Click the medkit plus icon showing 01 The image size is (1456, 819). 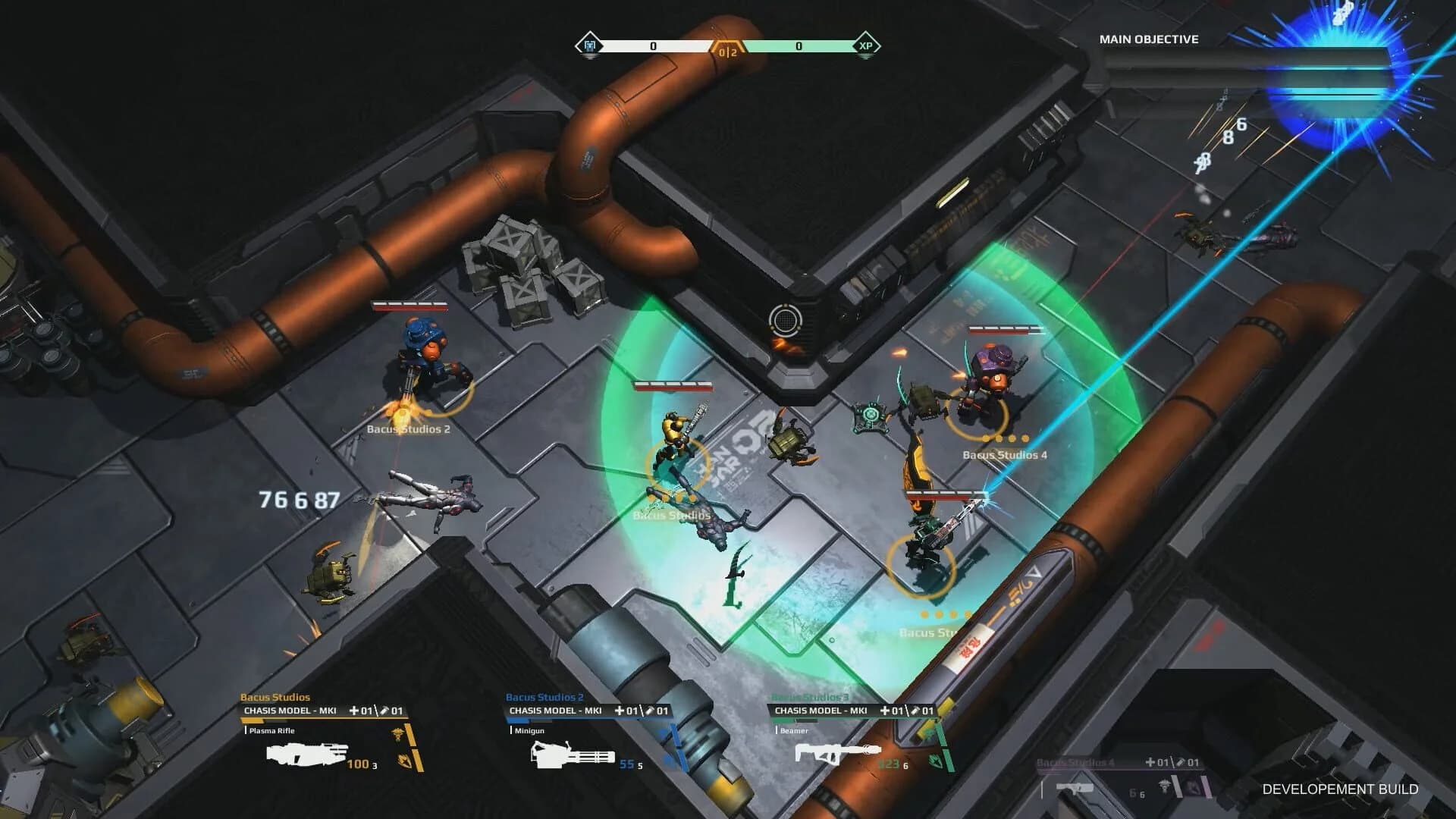click(355, 711)
